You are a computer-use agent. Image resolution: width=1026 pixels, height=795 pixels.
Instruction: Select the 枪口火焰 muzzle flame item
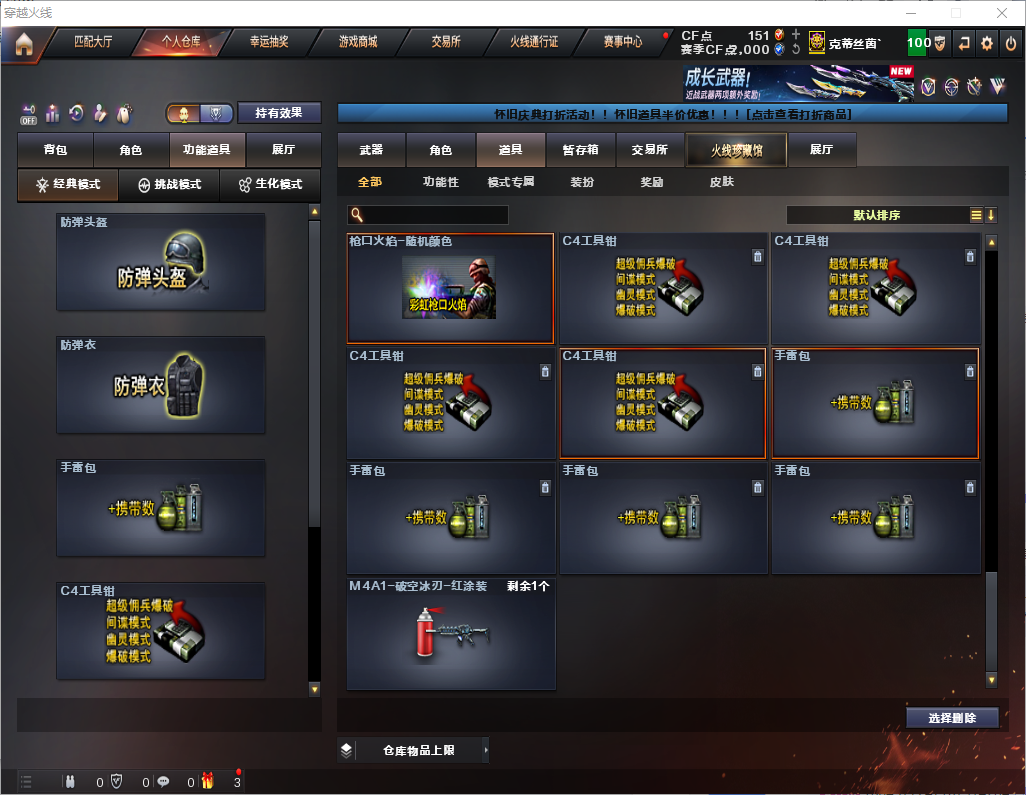click(x=450, y=288)
